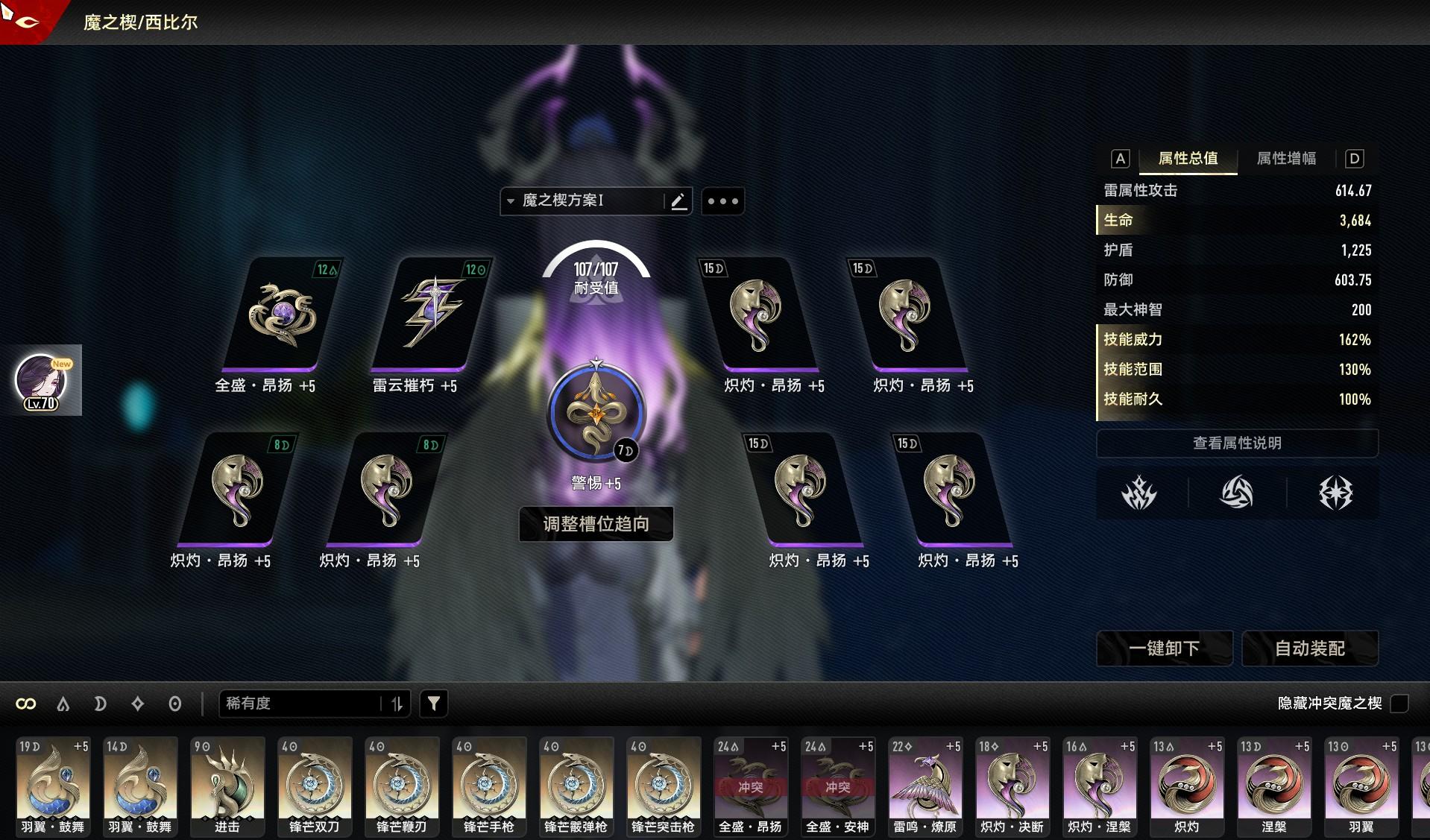Click the pencil edit icon for the preset name
The height and width of the screenshot is (840, 1430).
tap(678, 201)
